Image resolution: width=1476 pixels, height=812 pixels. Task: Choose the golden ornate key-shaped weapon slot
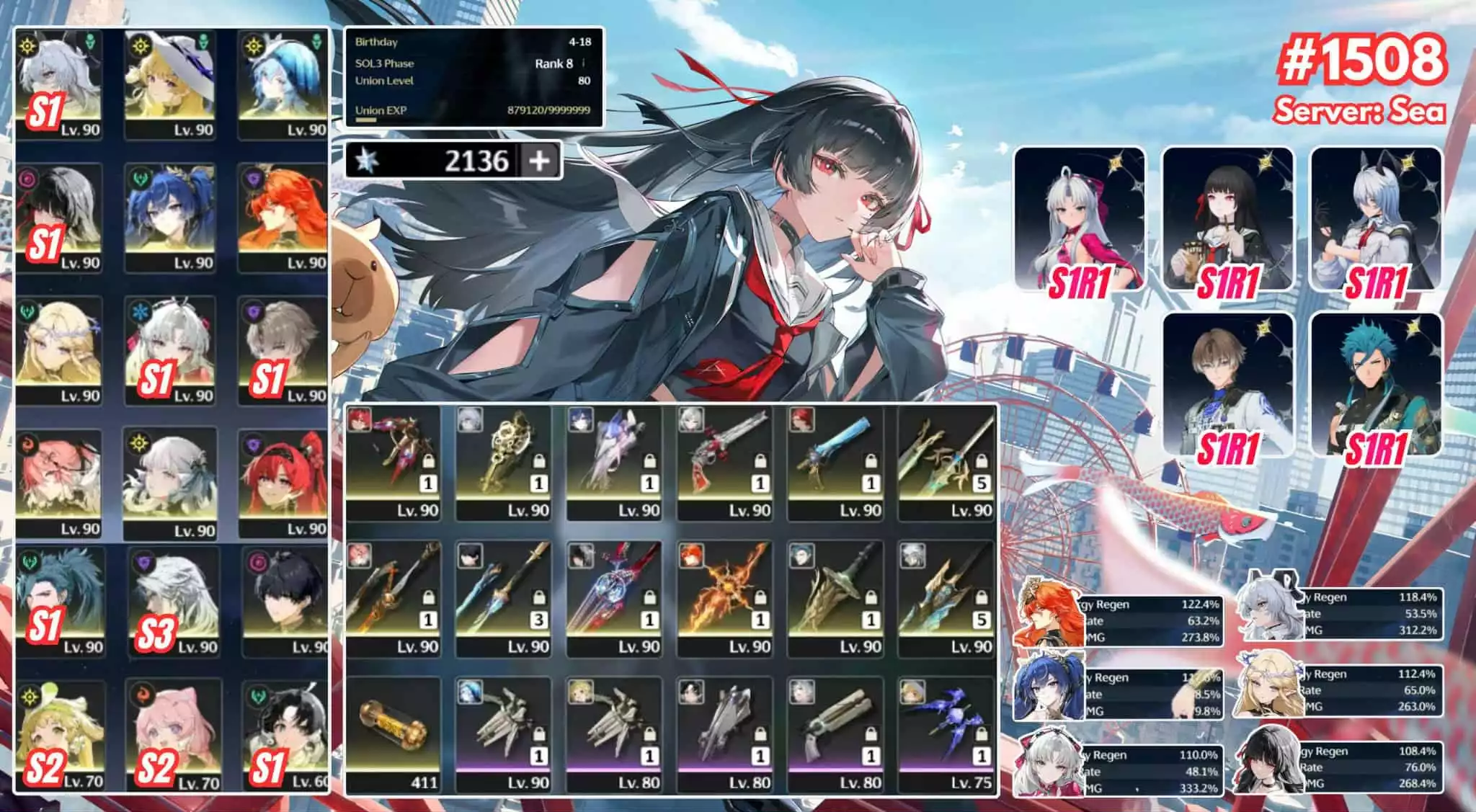(504, 463)
